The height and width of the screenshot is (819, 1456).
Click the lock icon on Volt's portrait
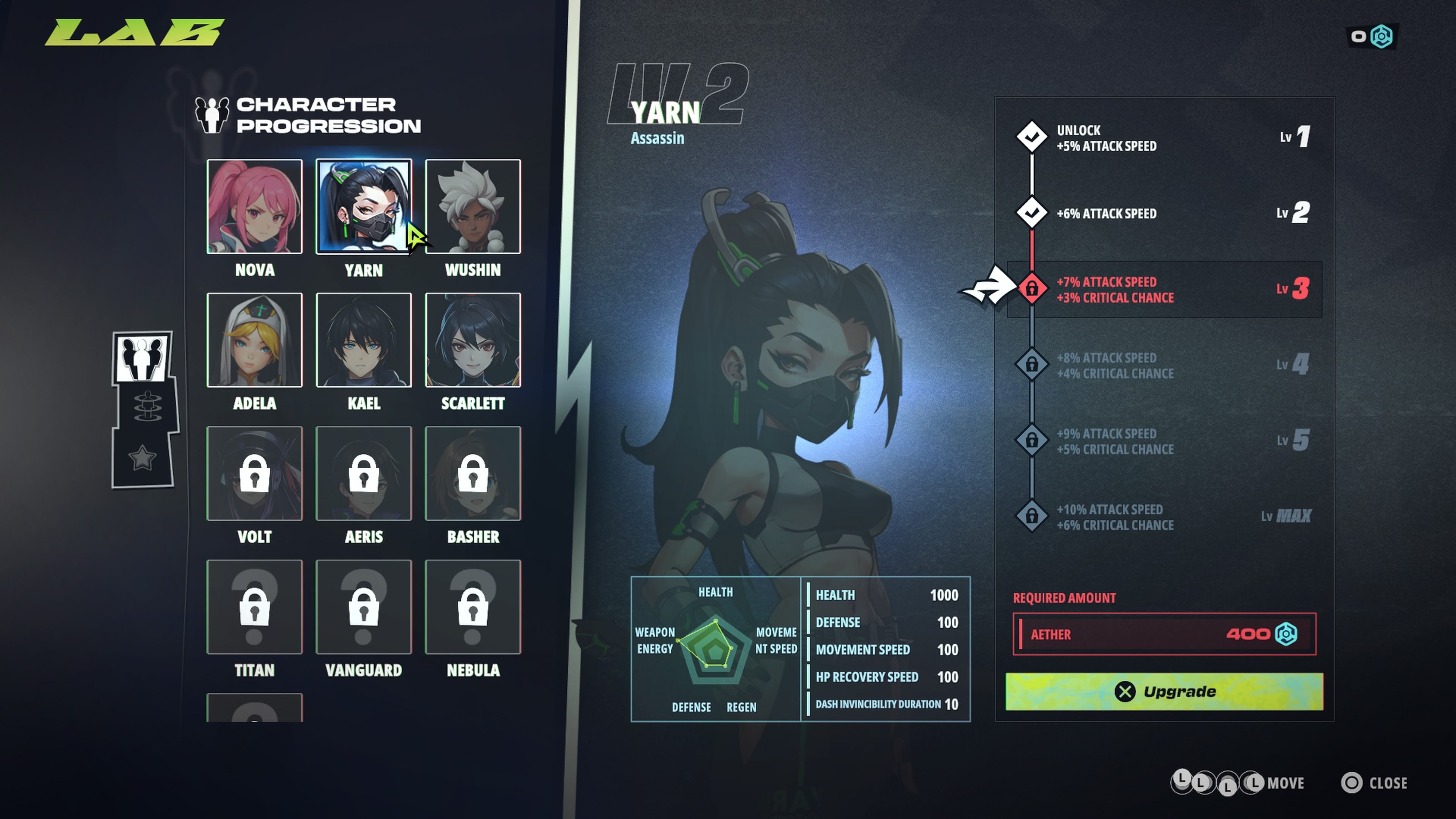(x=254, y=474)
